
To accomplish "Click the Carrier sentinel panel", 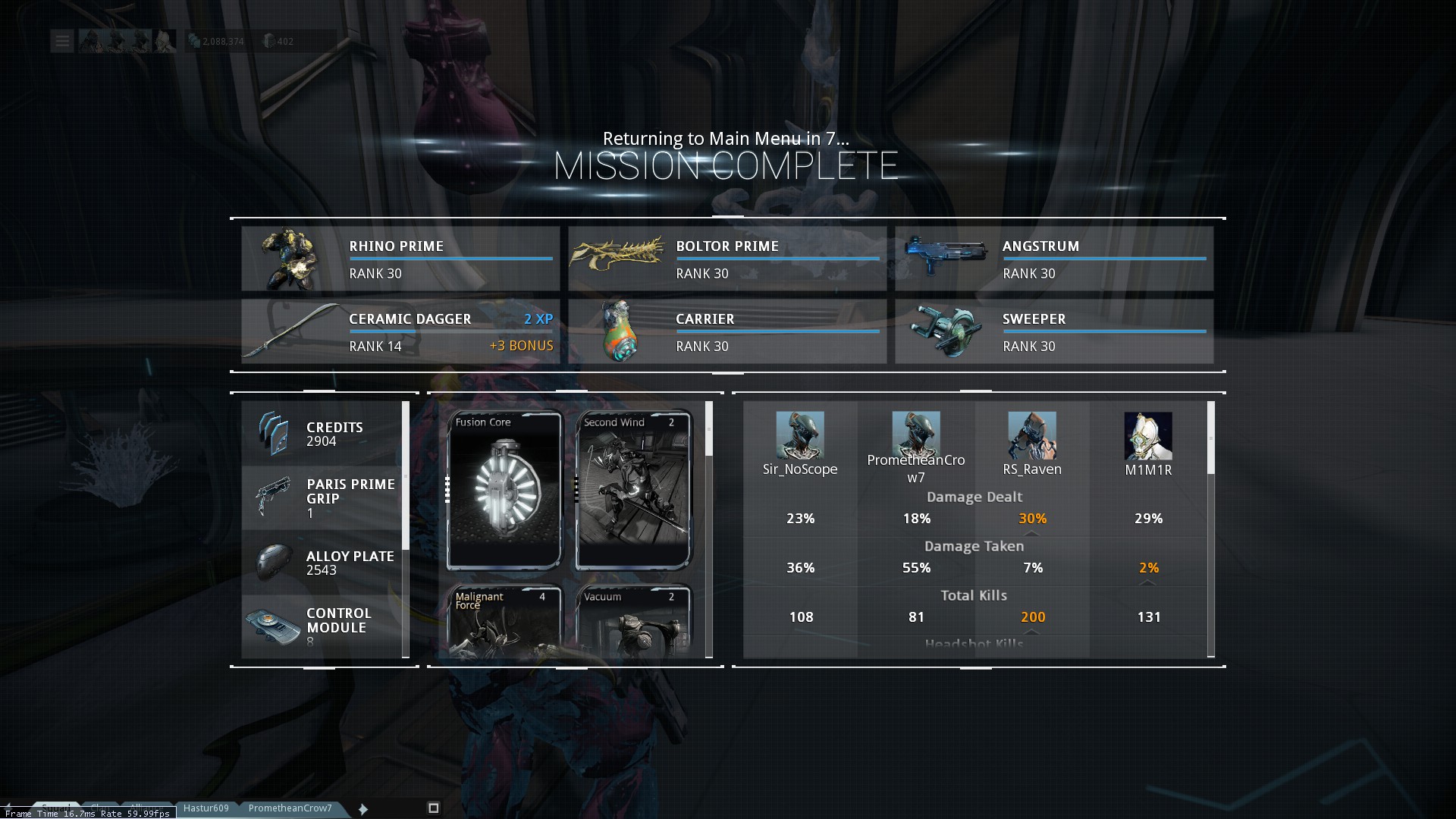I will (x=727, y=331).
